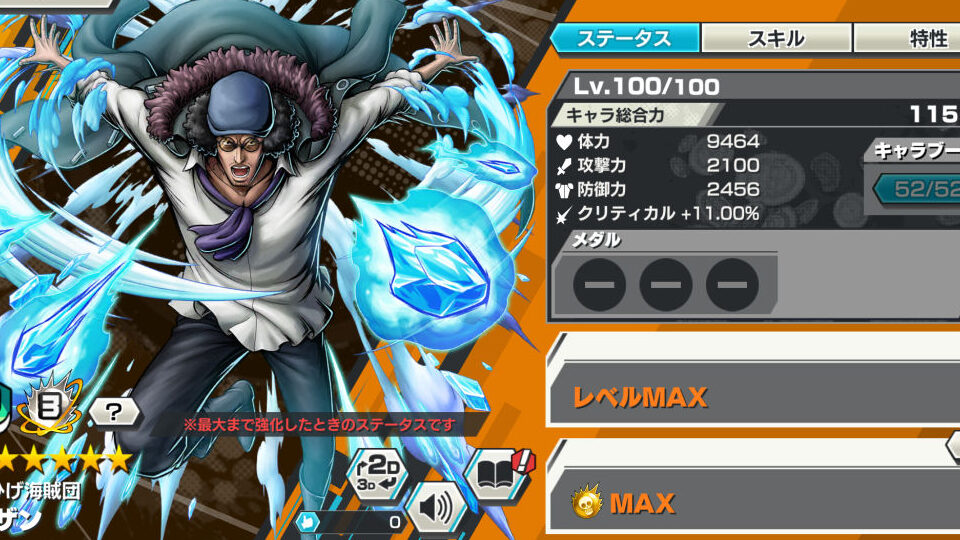
Task: Switch to the スキル tab
Action: 775,39
